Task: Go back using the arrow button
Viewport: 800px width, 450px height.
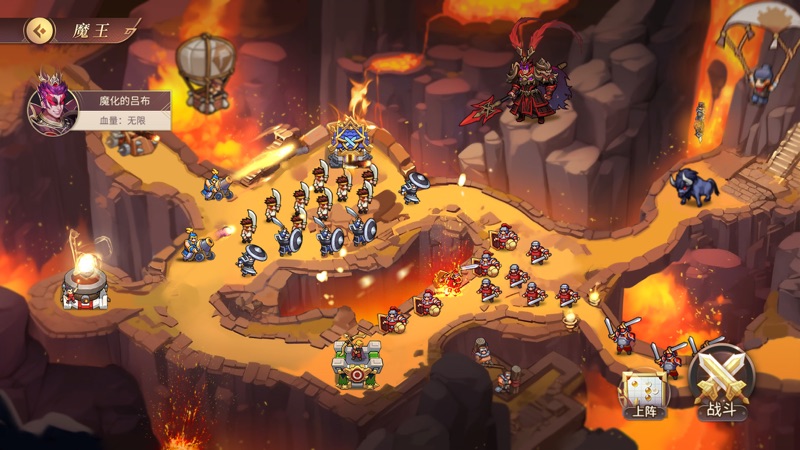Action: (x=39, y=29)
